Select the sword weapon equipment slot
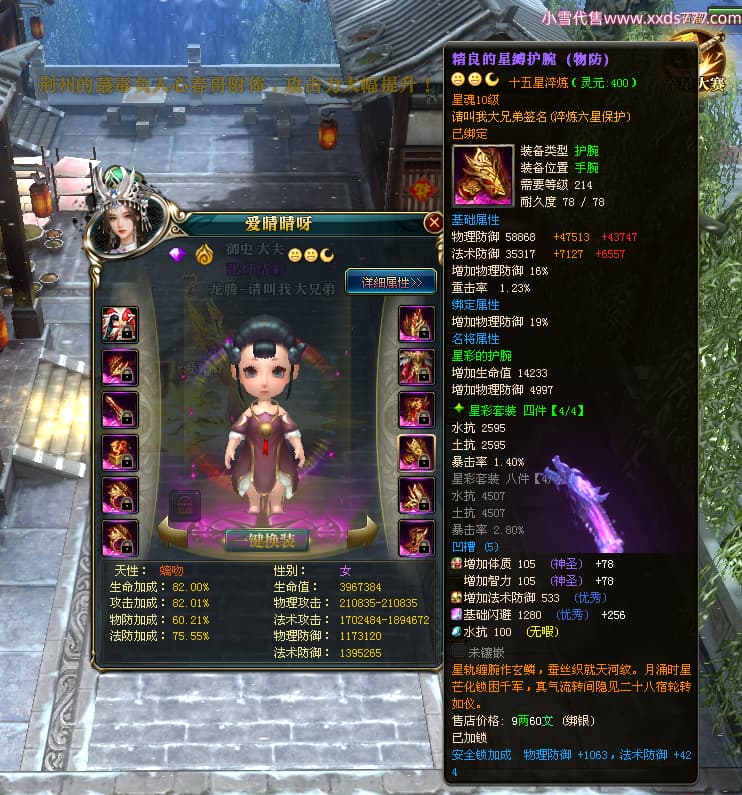Screen dimensions: 742x795 (120, 410)
